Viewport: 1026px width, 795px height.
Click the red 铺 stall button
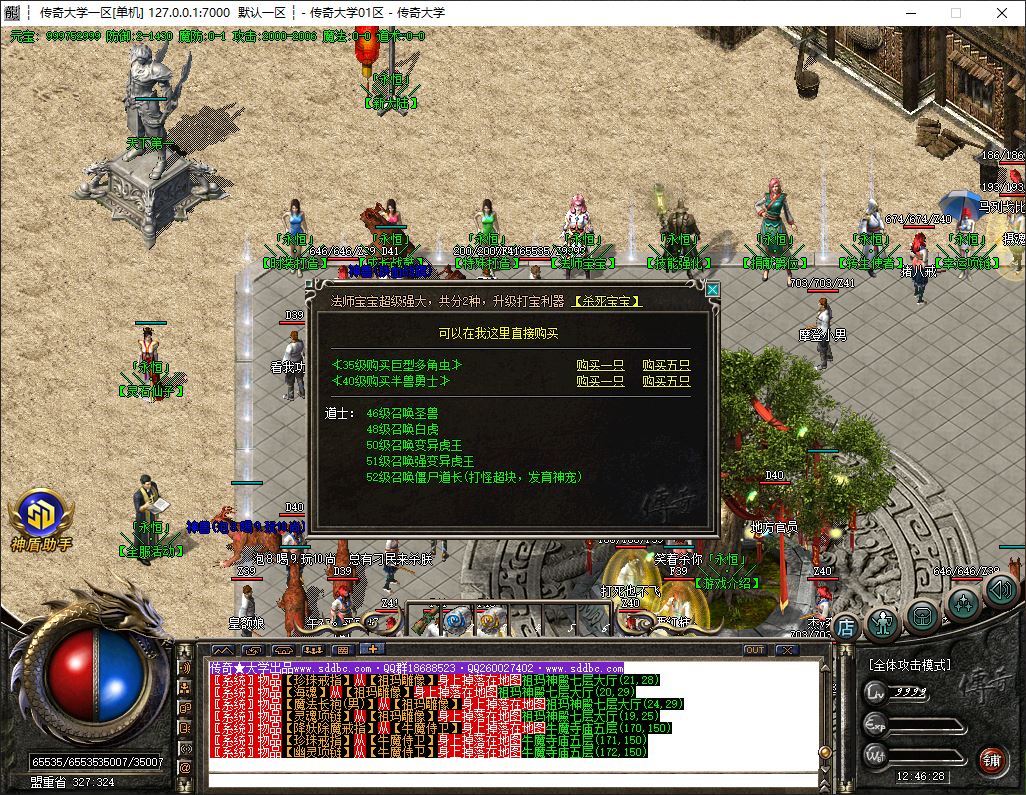[x=992, y=759]
